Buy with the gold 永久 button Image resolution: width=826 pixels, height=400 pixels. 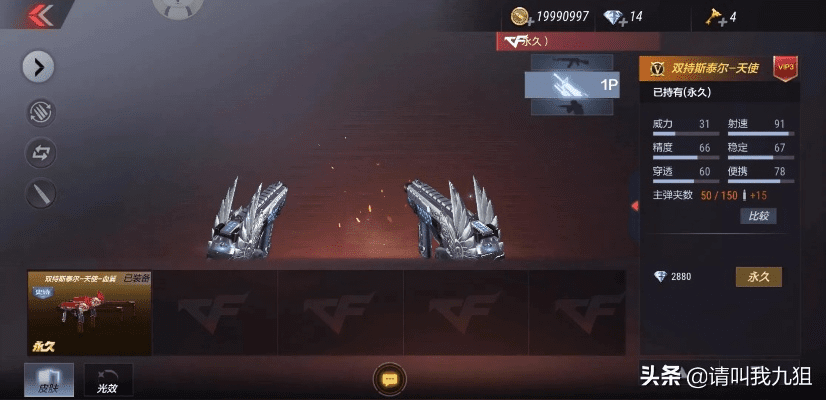(x=758, y=277)
